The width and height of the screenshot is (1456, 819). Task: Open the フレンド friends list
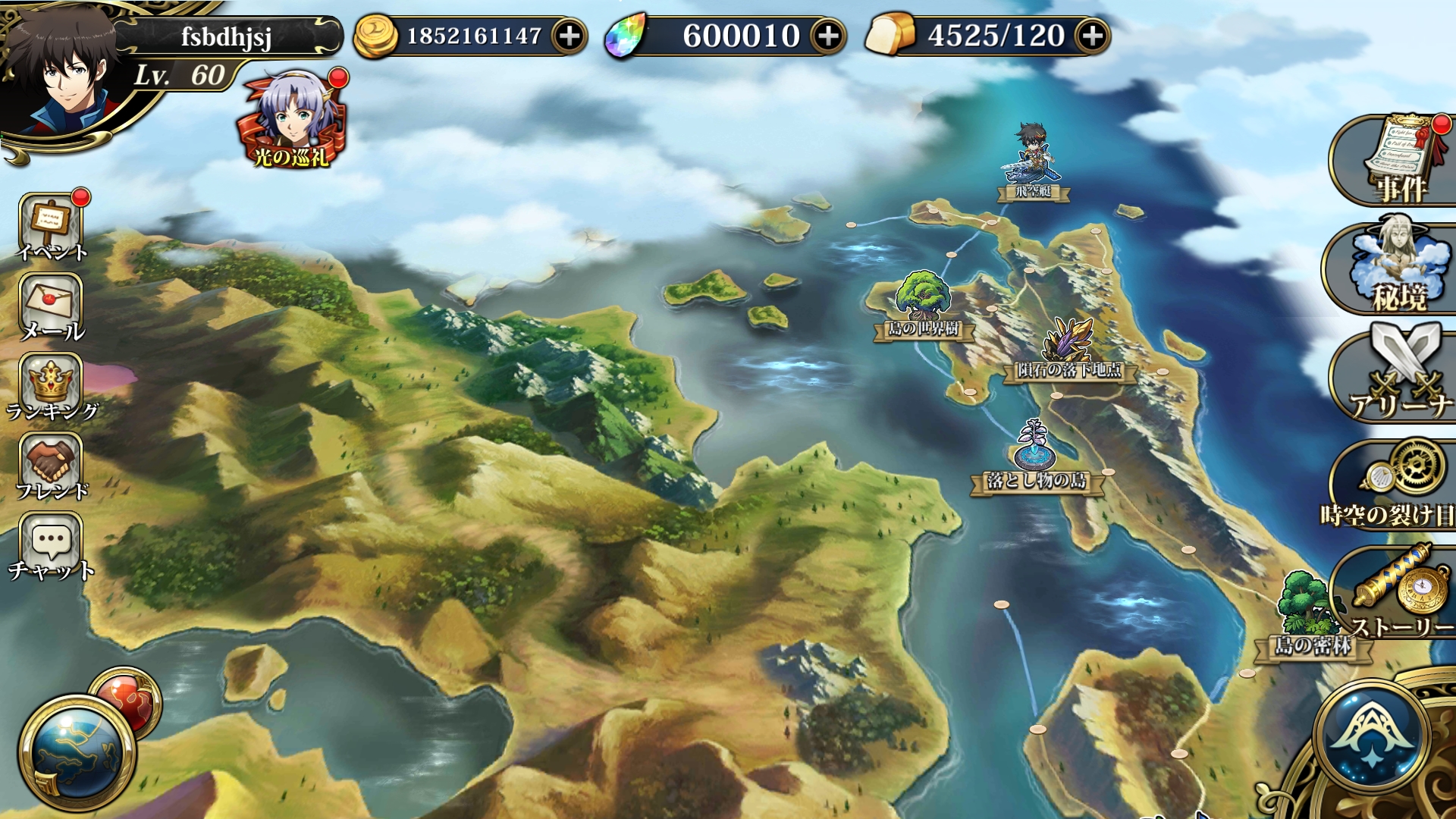coord(52,466)
